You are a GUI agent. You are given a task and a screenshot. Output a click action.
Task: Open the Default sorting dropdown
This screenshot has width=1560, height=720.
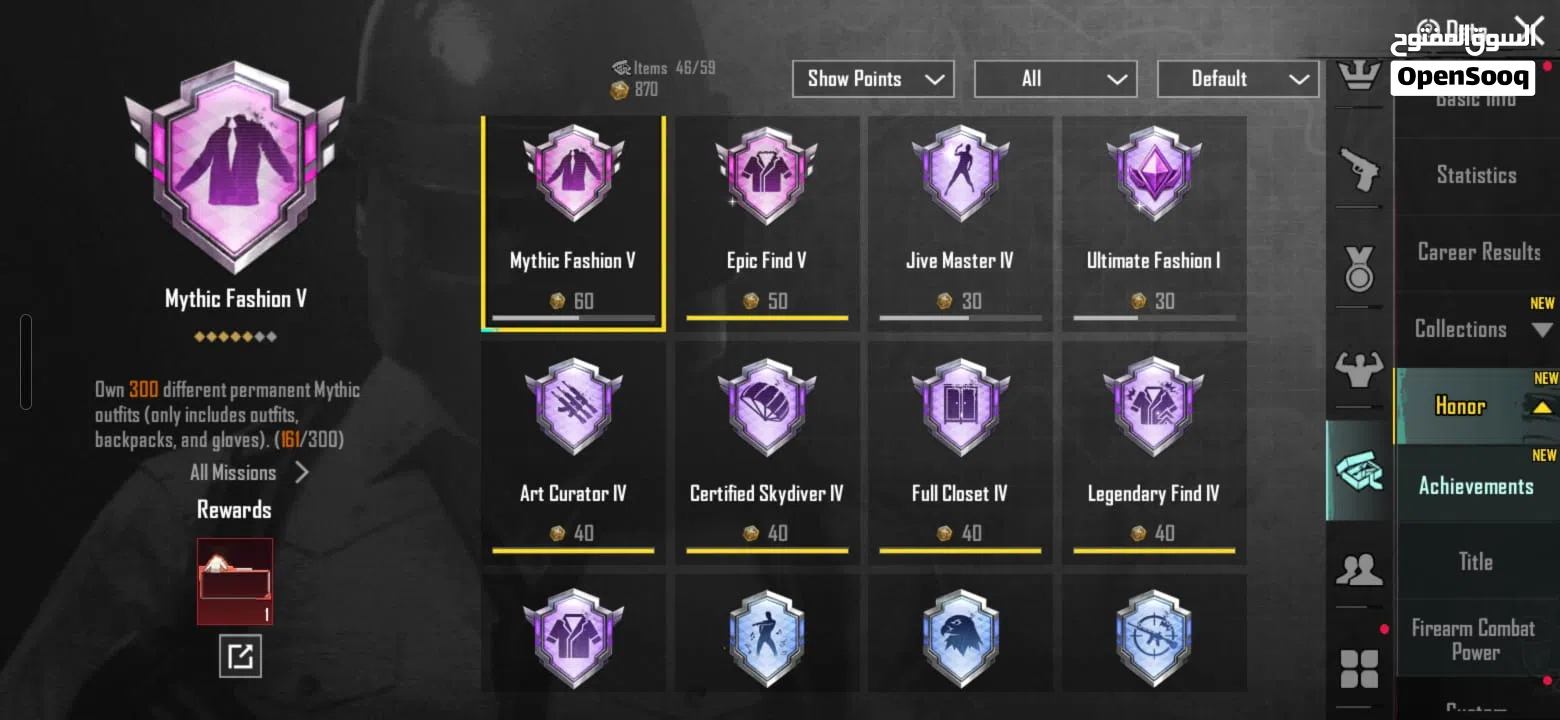1238,78
